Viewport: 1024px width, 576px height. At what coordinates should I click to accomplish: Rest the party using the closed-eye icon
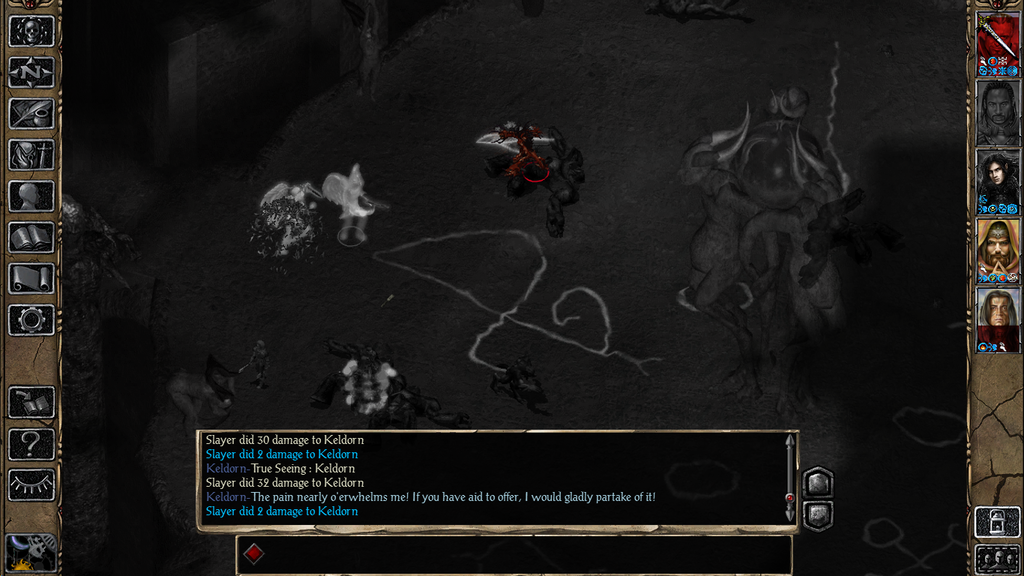[x=31, y=484]
